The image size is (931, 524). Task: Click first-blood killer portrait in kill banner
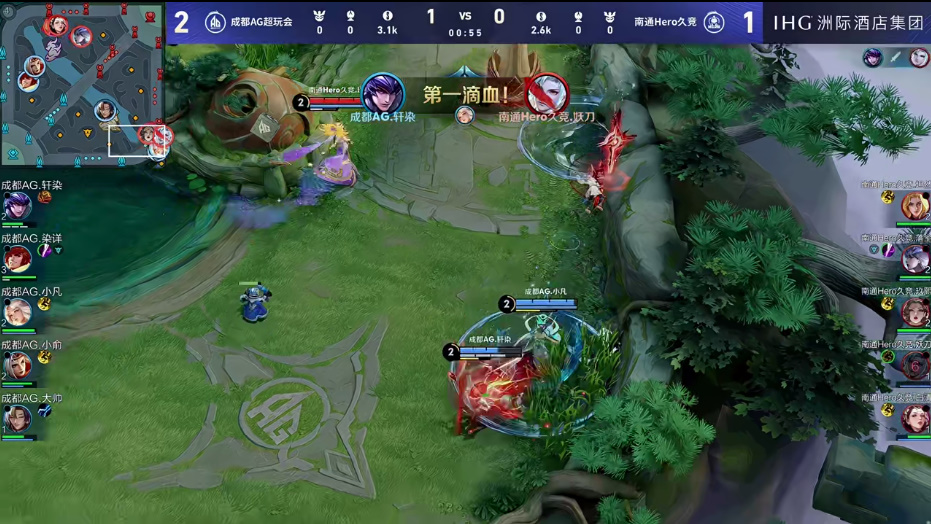382,93
